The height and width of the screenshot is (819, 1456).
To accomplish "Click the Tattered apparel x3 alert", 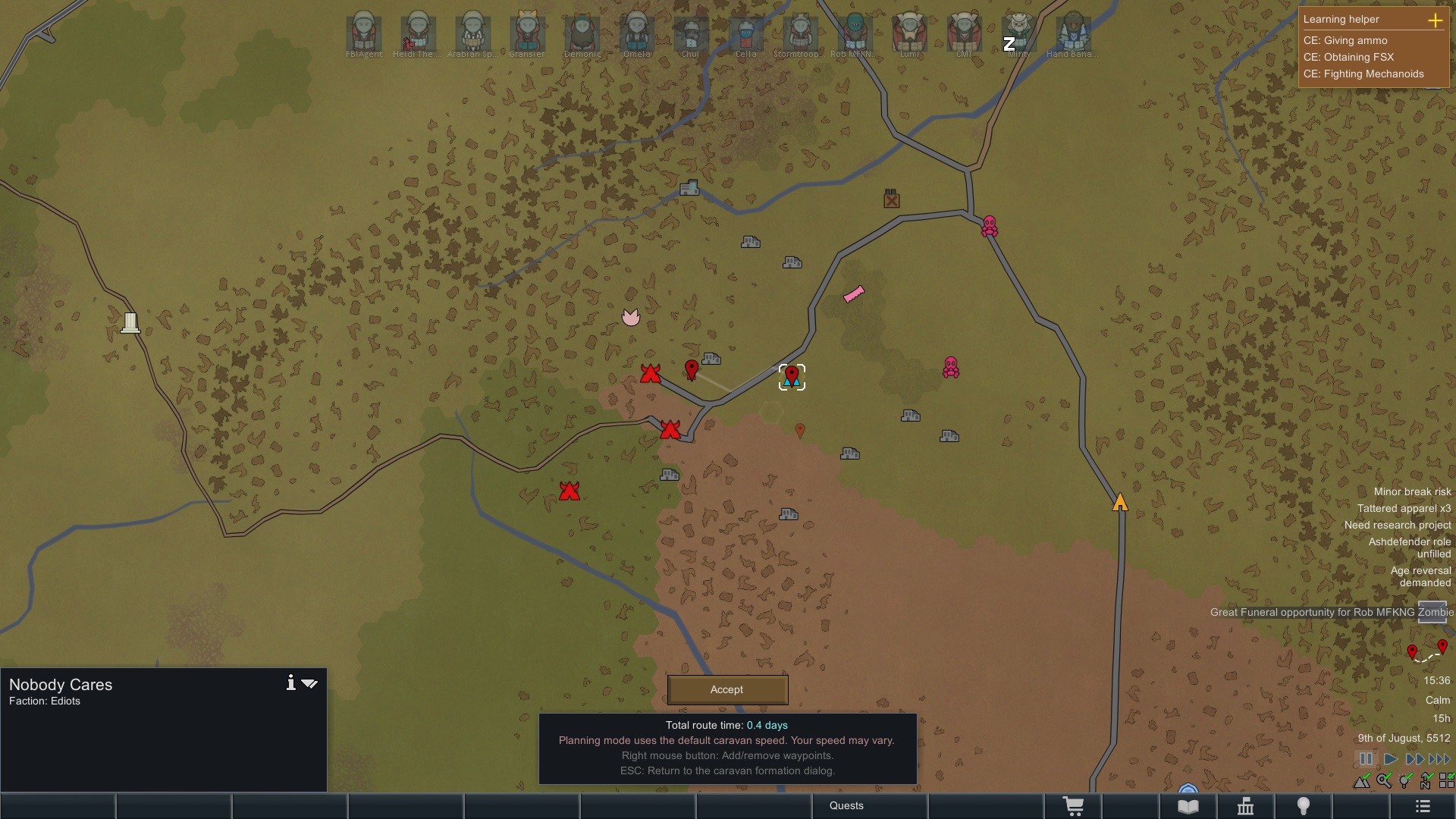I will coord(1404,508).
